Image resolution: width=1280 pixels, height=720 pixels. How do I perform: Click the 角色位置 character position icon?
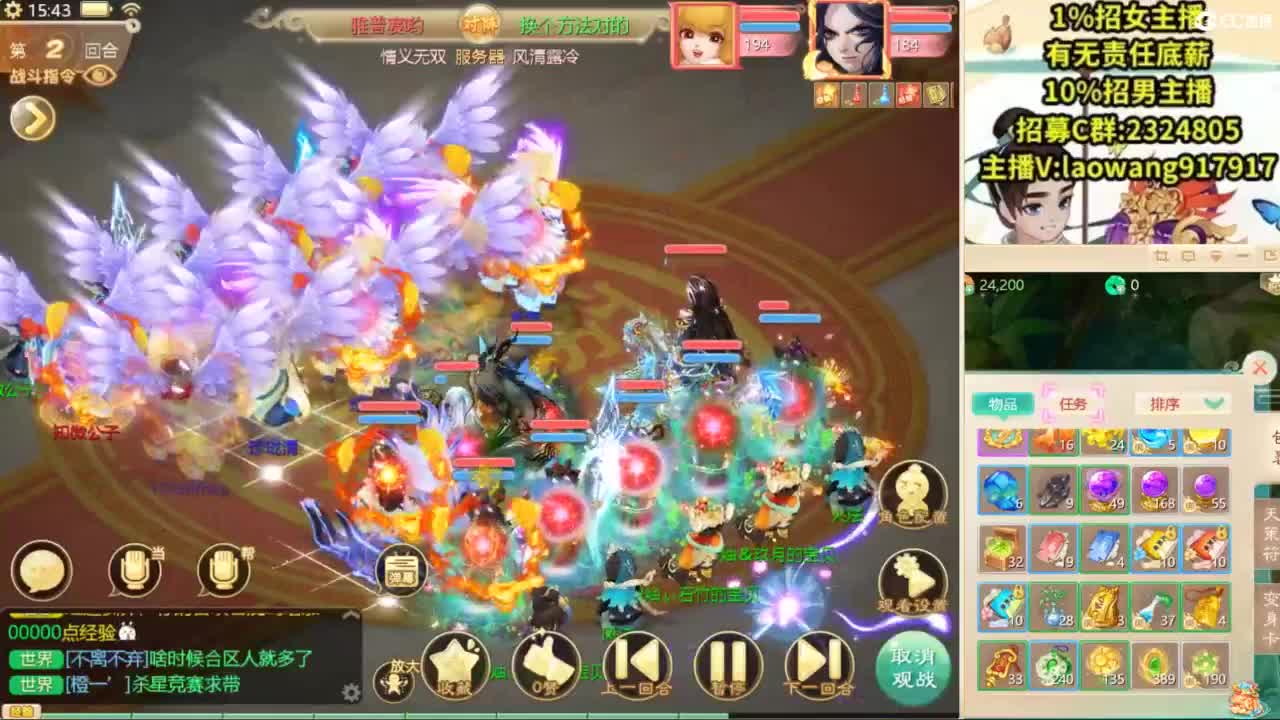[x=913, y=492]
